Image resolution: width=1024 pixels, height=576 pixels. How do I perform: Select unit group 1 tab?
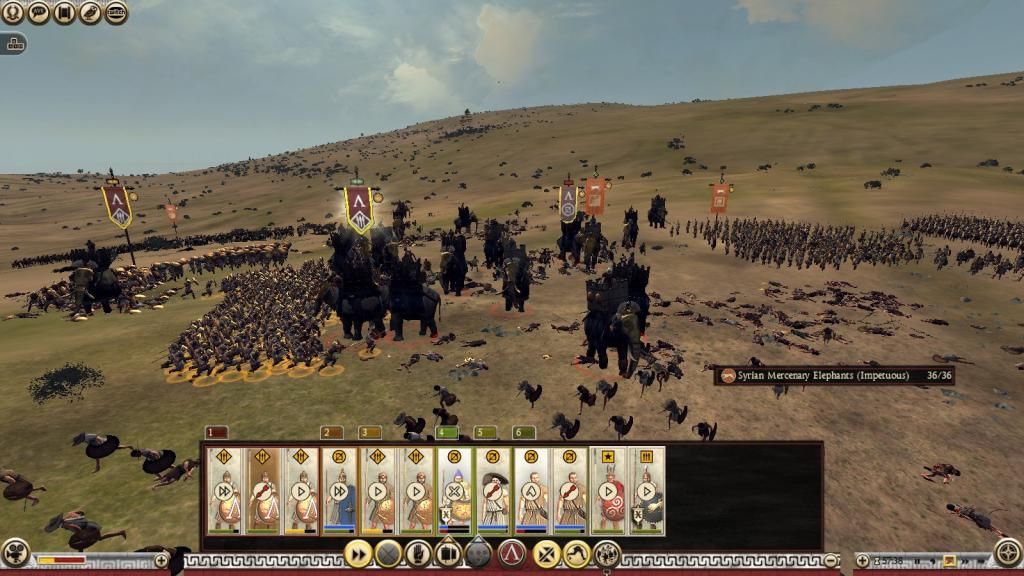point(217,433)
